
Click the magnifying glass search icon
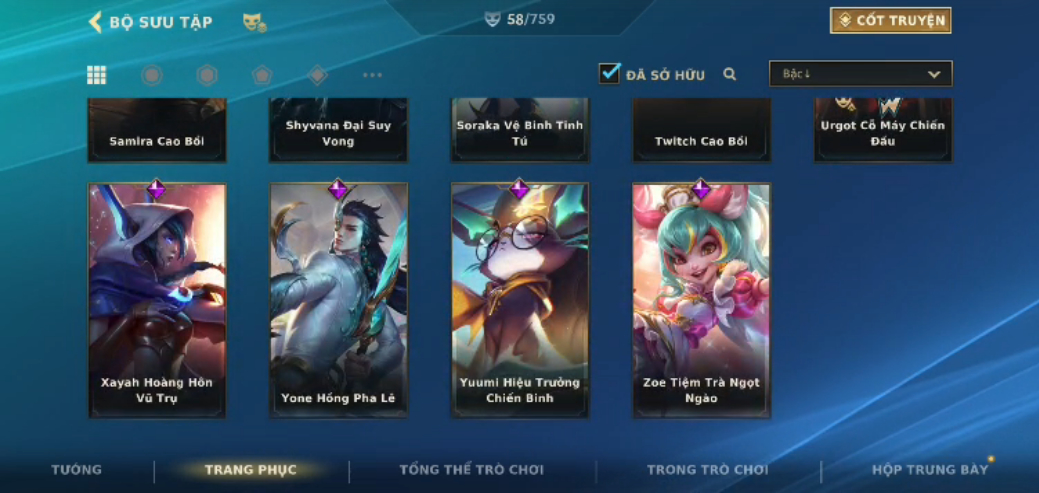(730, 74)
